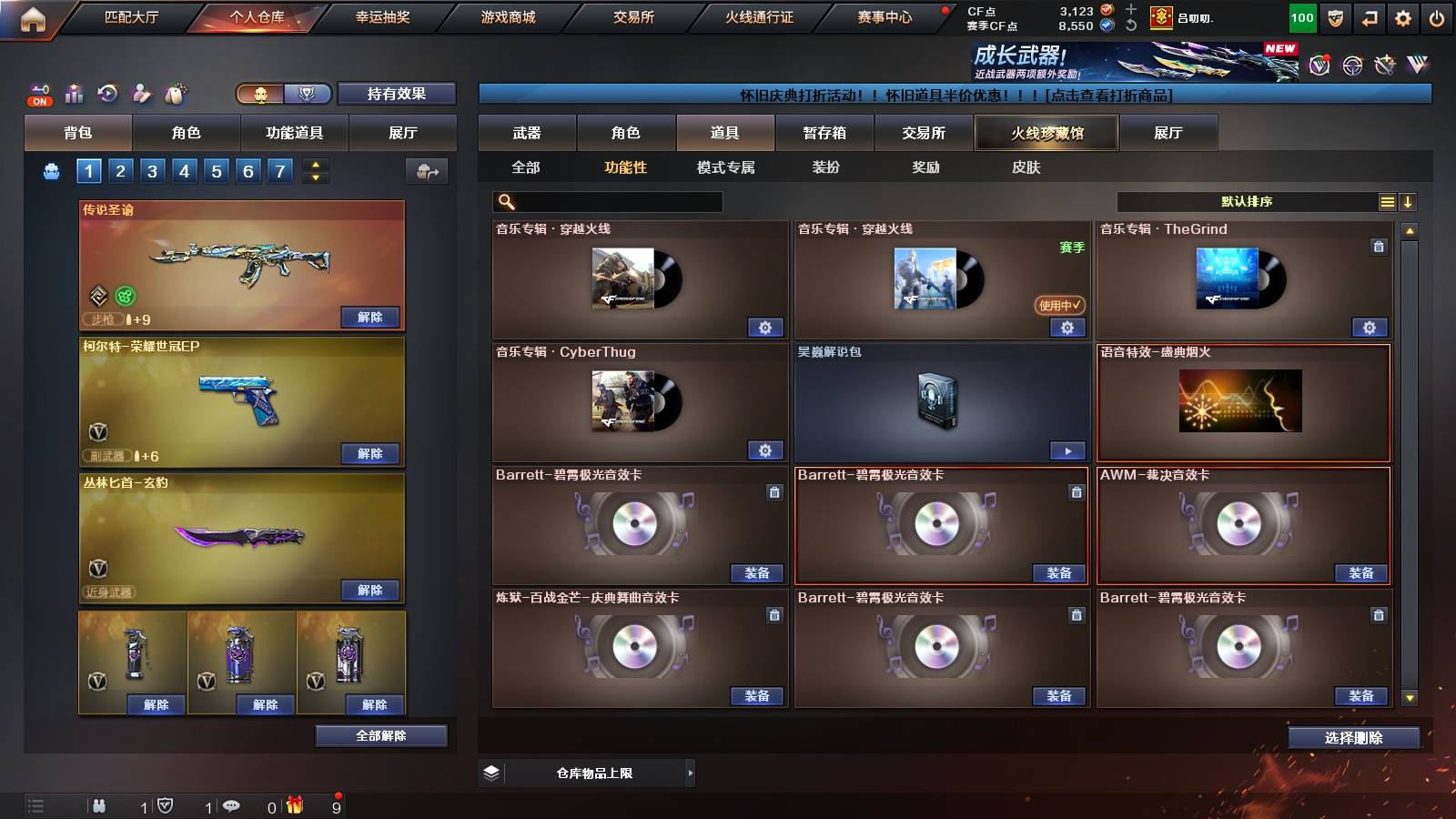Click the gear icon on 音乐专辑·CyberThug card
1456x819 pixels.
[x=767, y=450]
